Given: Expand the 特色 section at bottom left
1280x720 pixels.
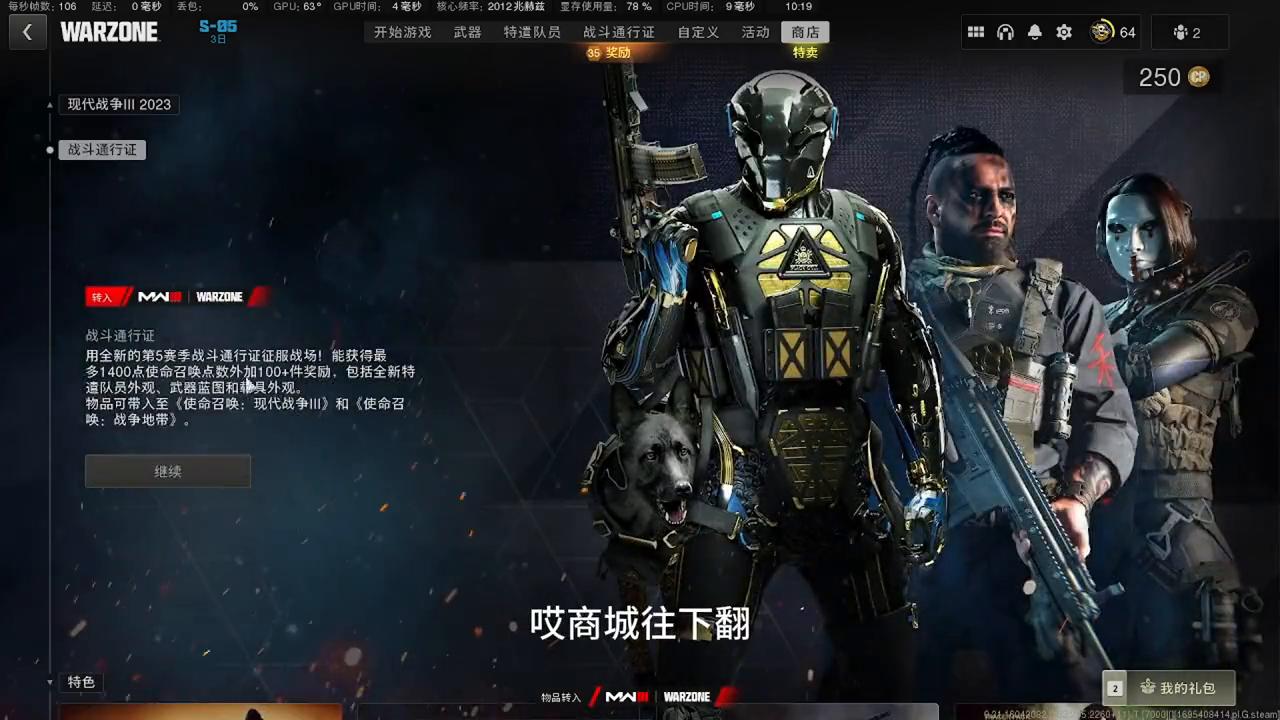Looking at the screenshot, I should coord(80,682).
